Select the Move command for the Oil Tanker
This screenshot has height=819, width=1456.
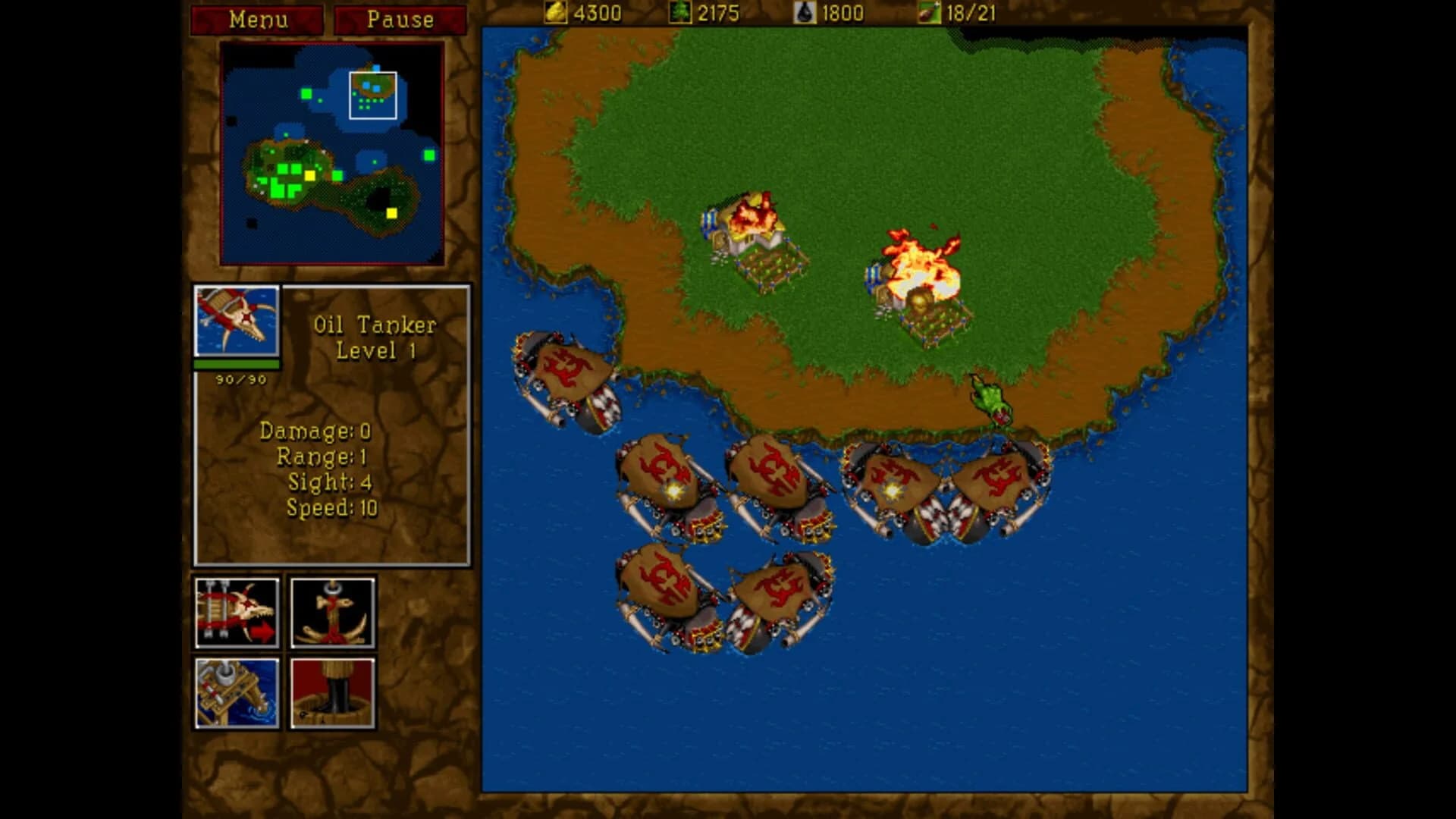point(238,611)
